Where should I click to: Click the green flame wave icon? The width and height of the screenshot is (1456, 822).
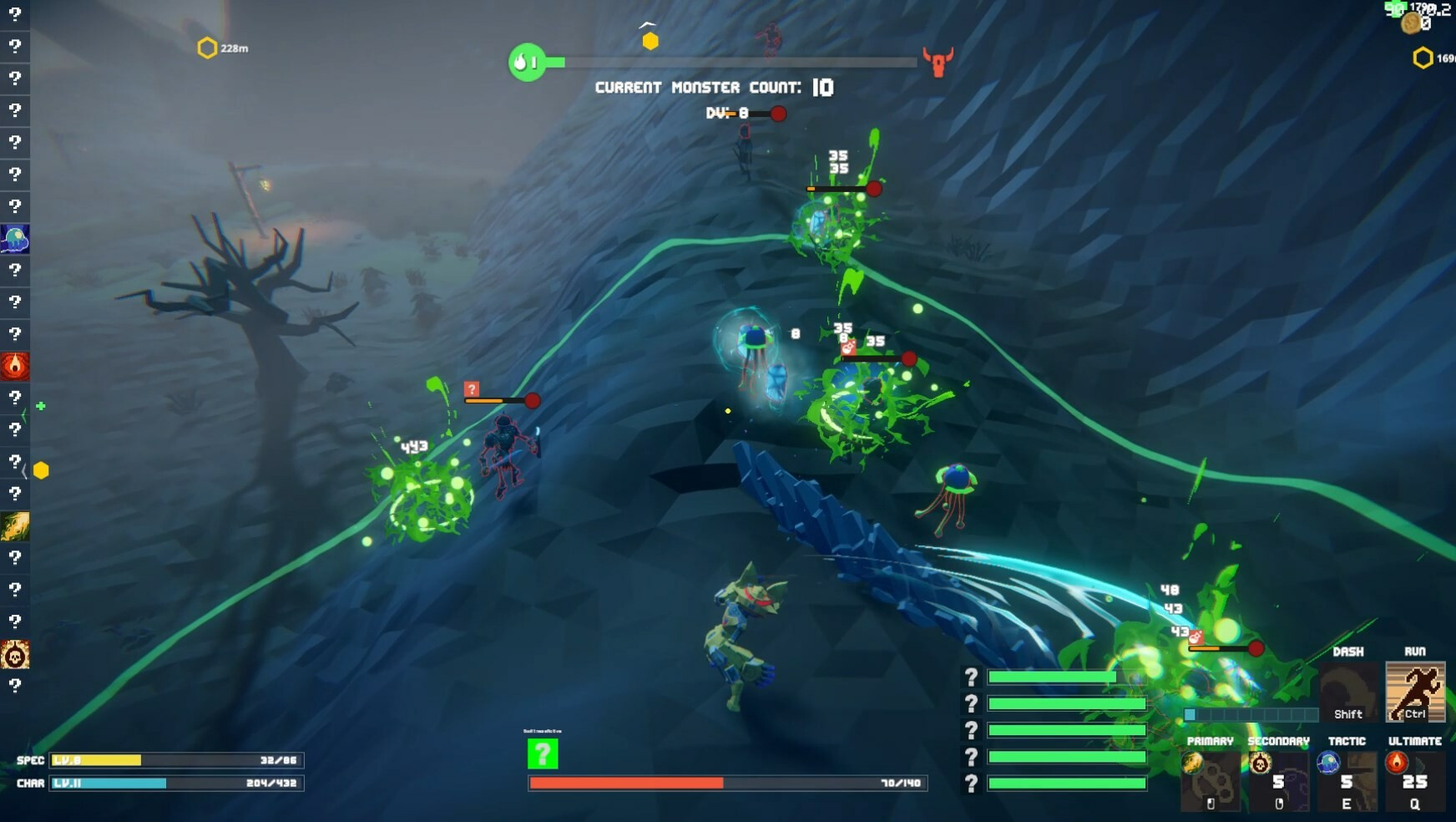click(x=527, y=62)
